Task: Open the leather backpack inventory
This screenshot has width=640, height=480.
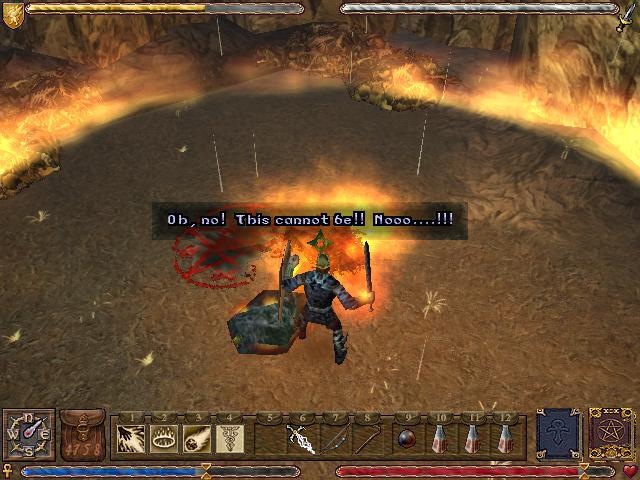Action: (x=82, y=436)
